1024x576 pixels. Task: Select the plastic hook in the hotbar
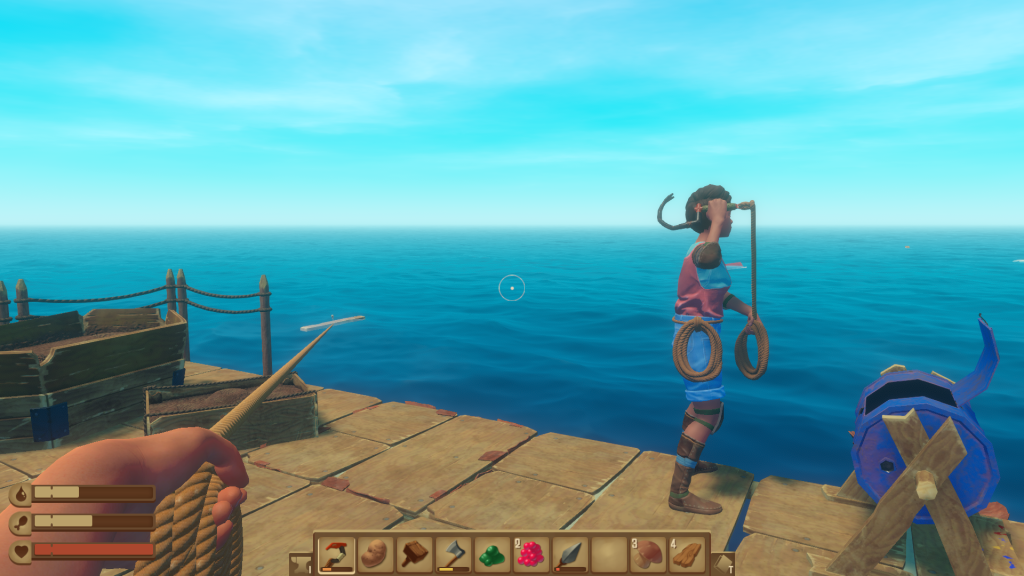(336, 554)
